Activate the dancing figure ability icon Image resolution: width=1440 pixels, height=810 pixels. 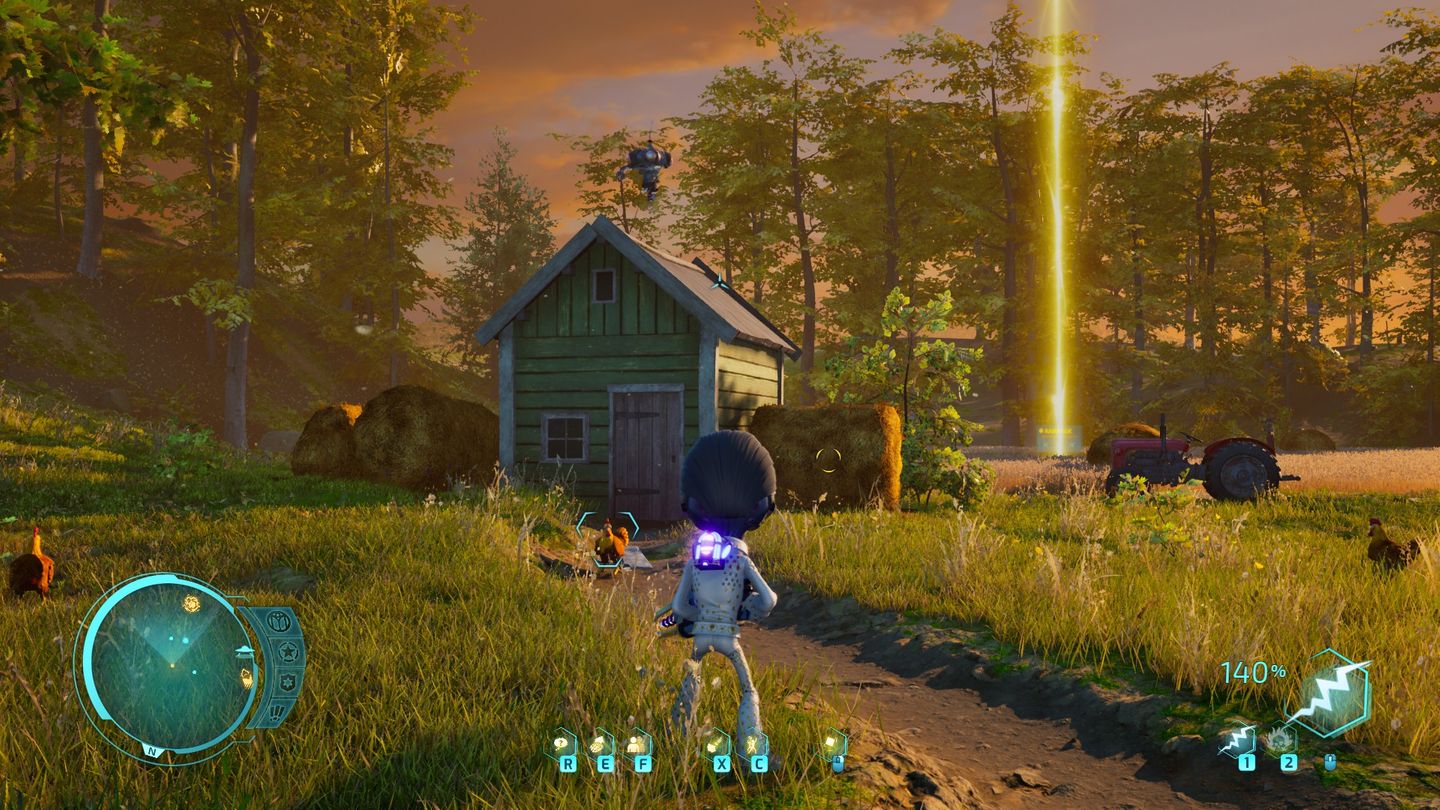tap(753, 744)
